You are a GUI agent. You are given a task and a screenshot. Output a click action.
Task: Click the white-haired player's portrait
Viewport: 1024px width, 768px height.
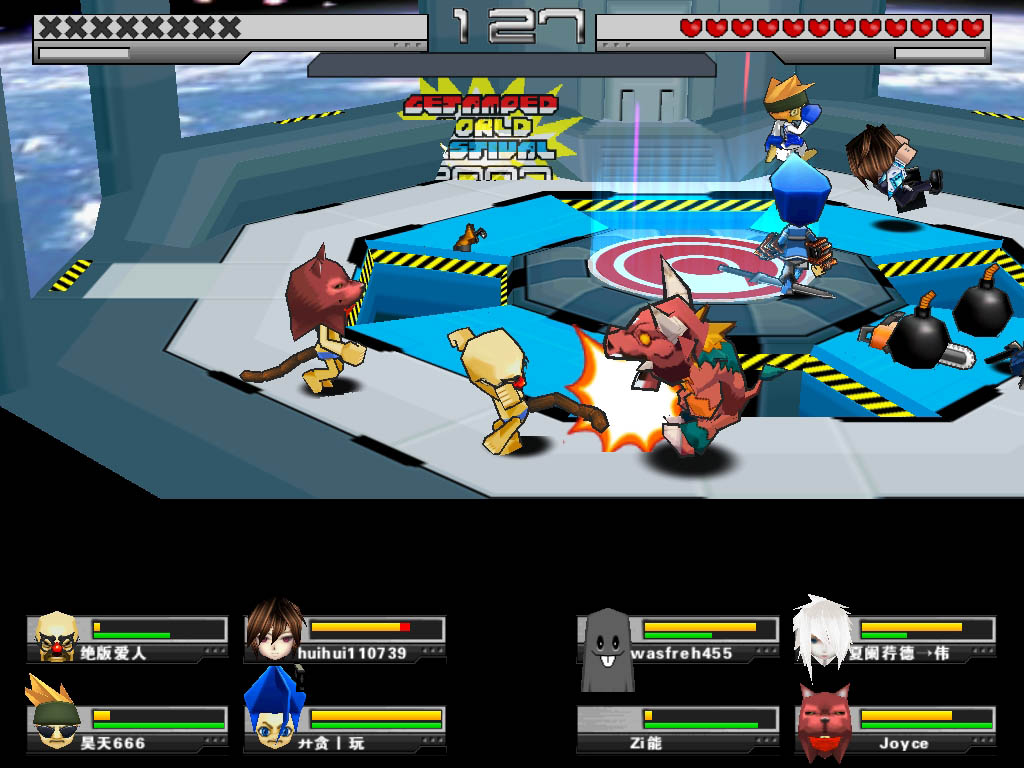pyautogui.click(x=823, y=632)
